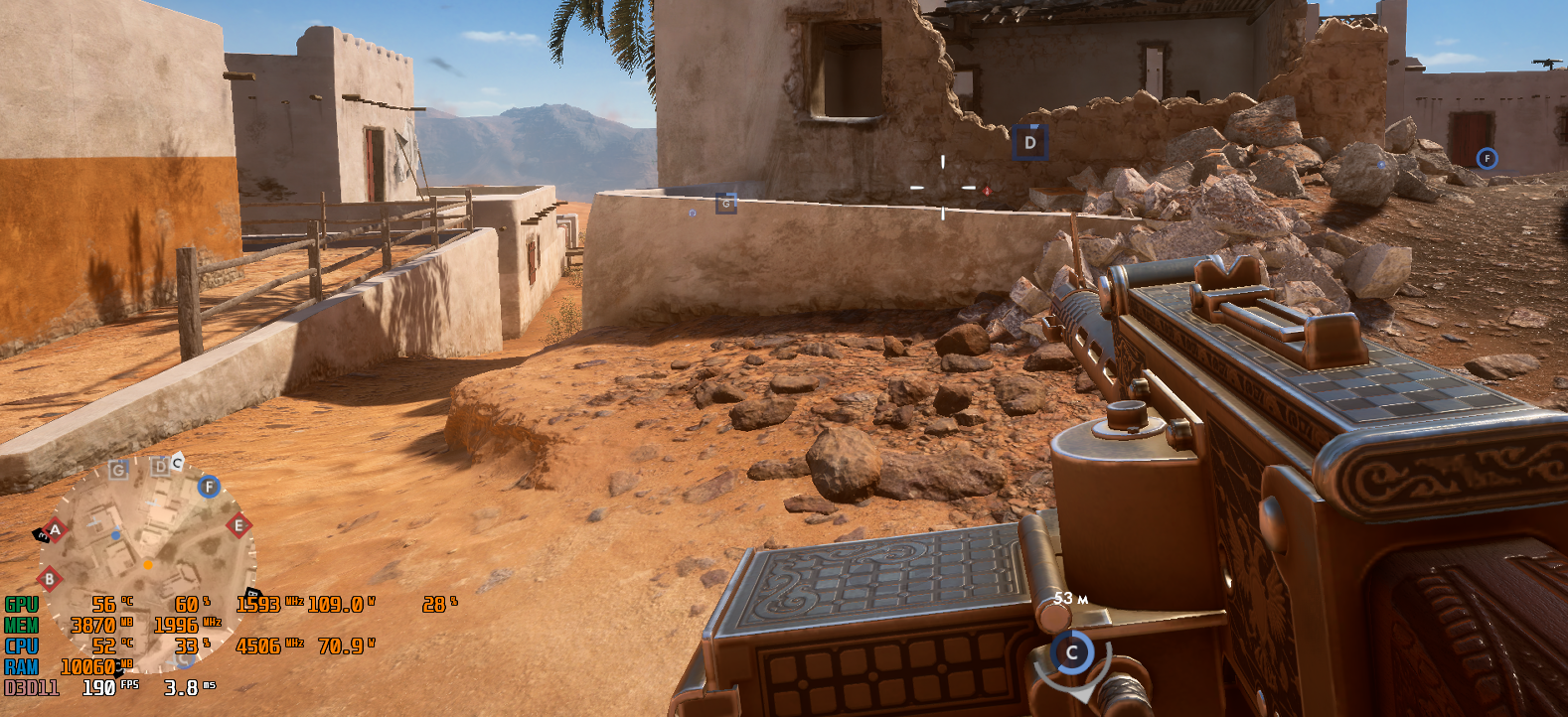Select the red B flag on minimap
The image size is (1568, 717).
49,578
